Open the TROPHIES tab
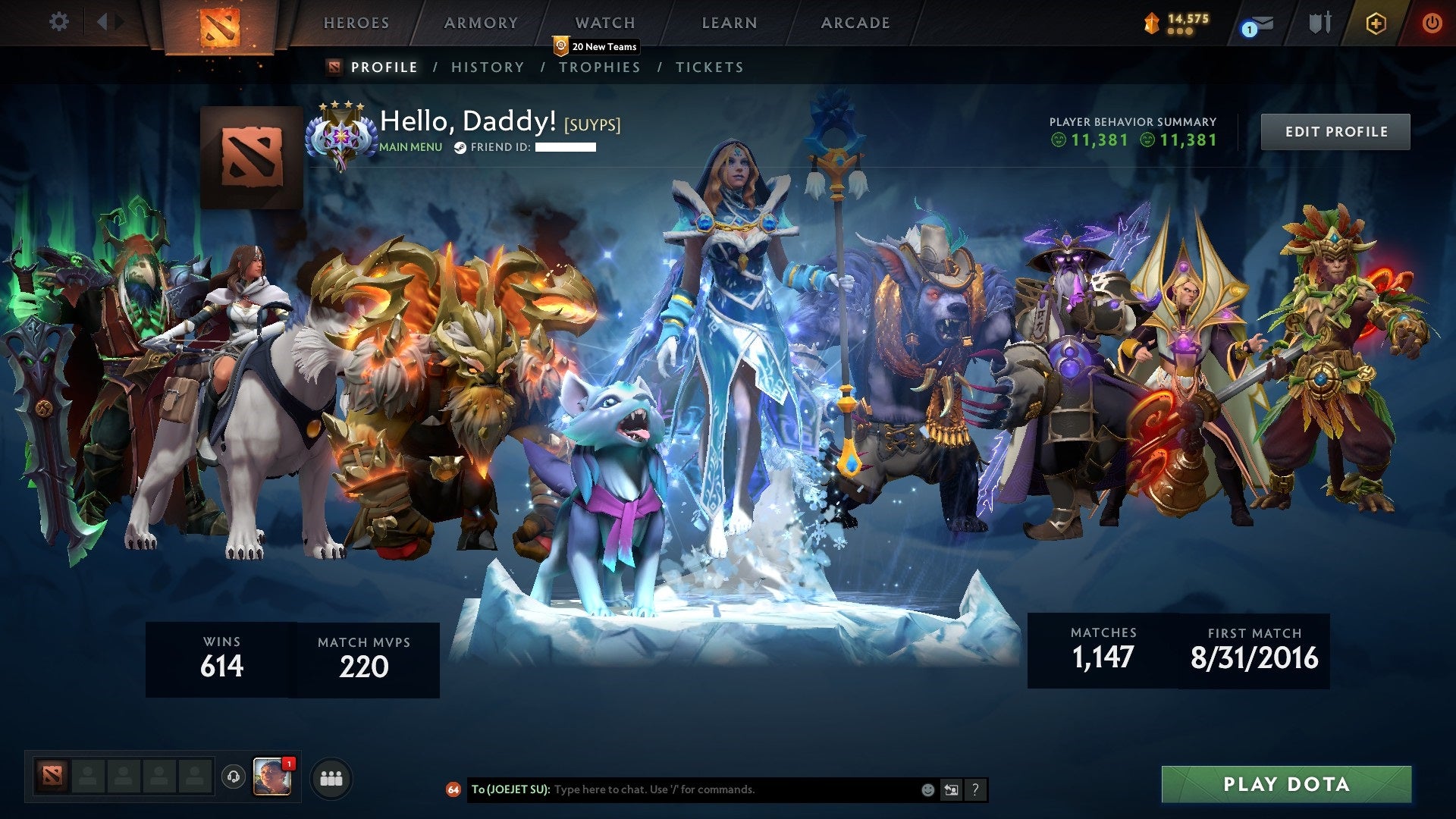The image size is (1456, 819). coord(601,67)
